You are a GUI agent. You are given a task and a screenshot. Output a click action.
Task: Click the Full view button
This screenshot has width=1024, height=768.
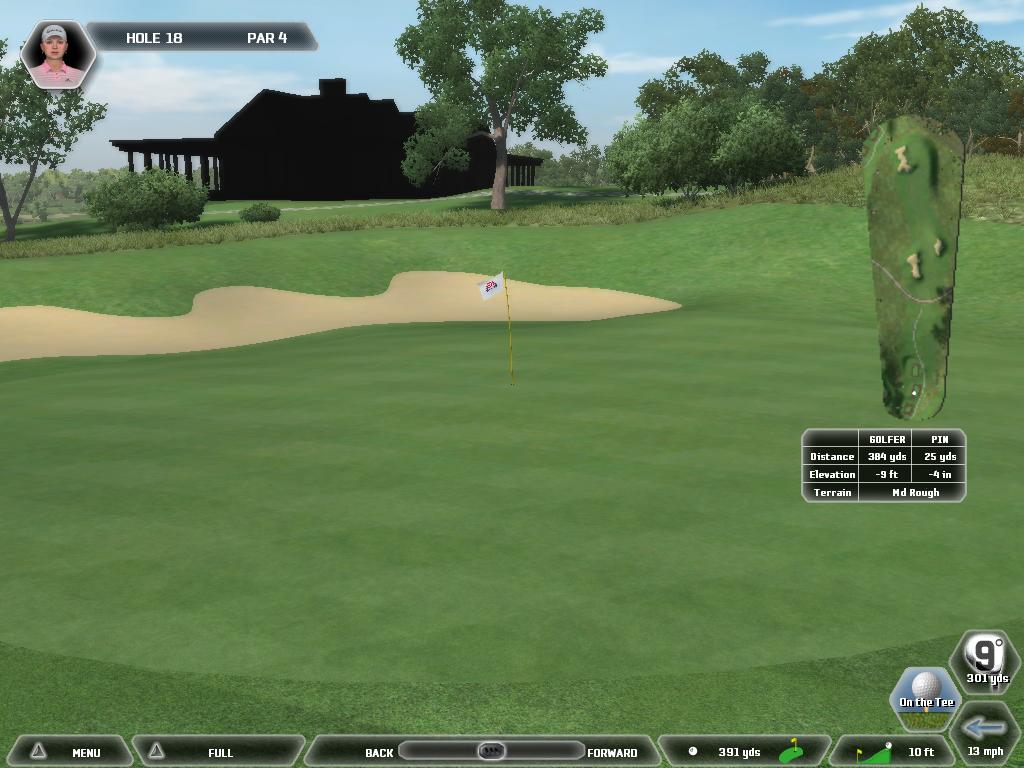[218, 752]
